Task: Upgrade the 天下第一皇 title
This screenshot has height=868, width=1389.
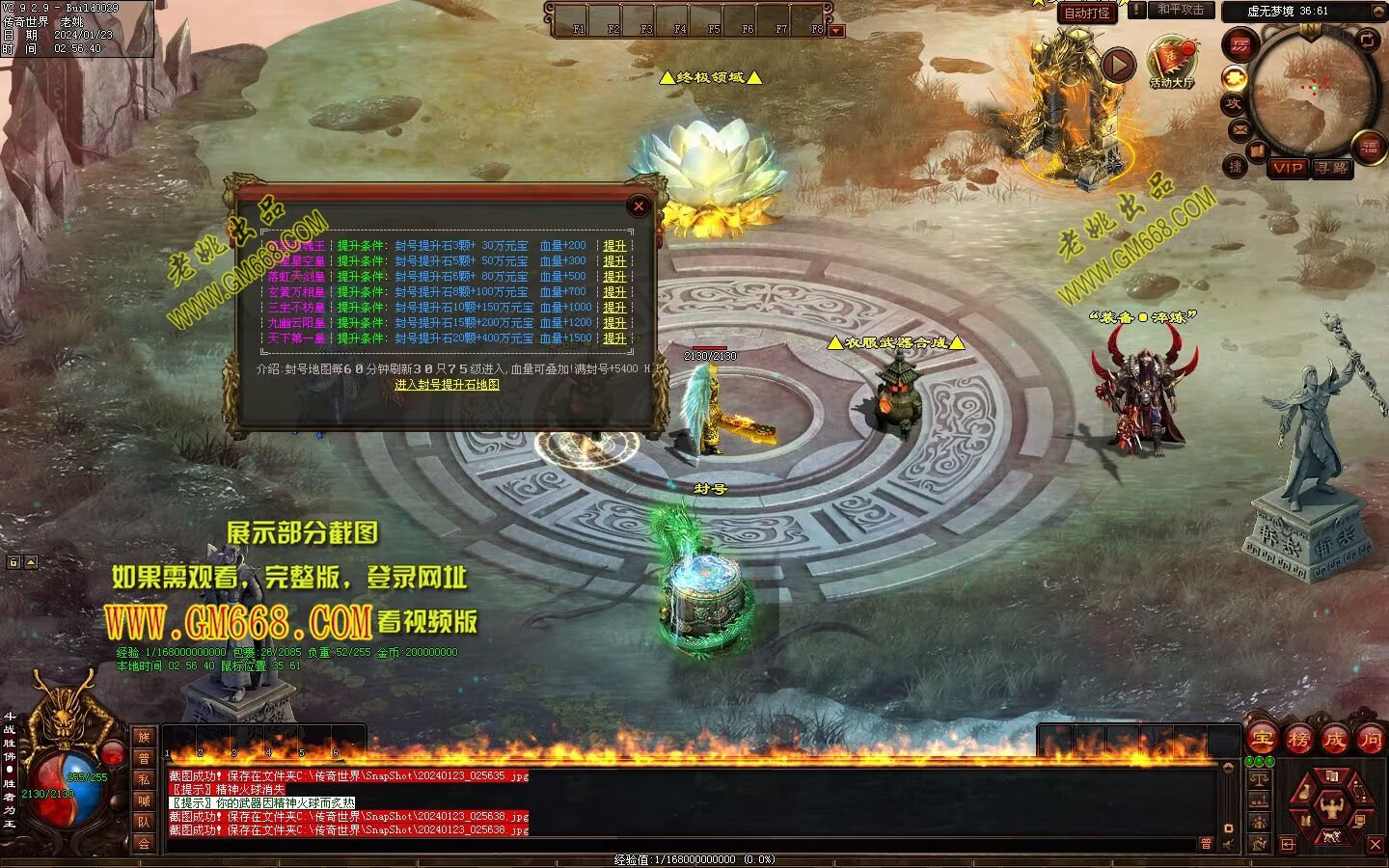Action: 614,339
